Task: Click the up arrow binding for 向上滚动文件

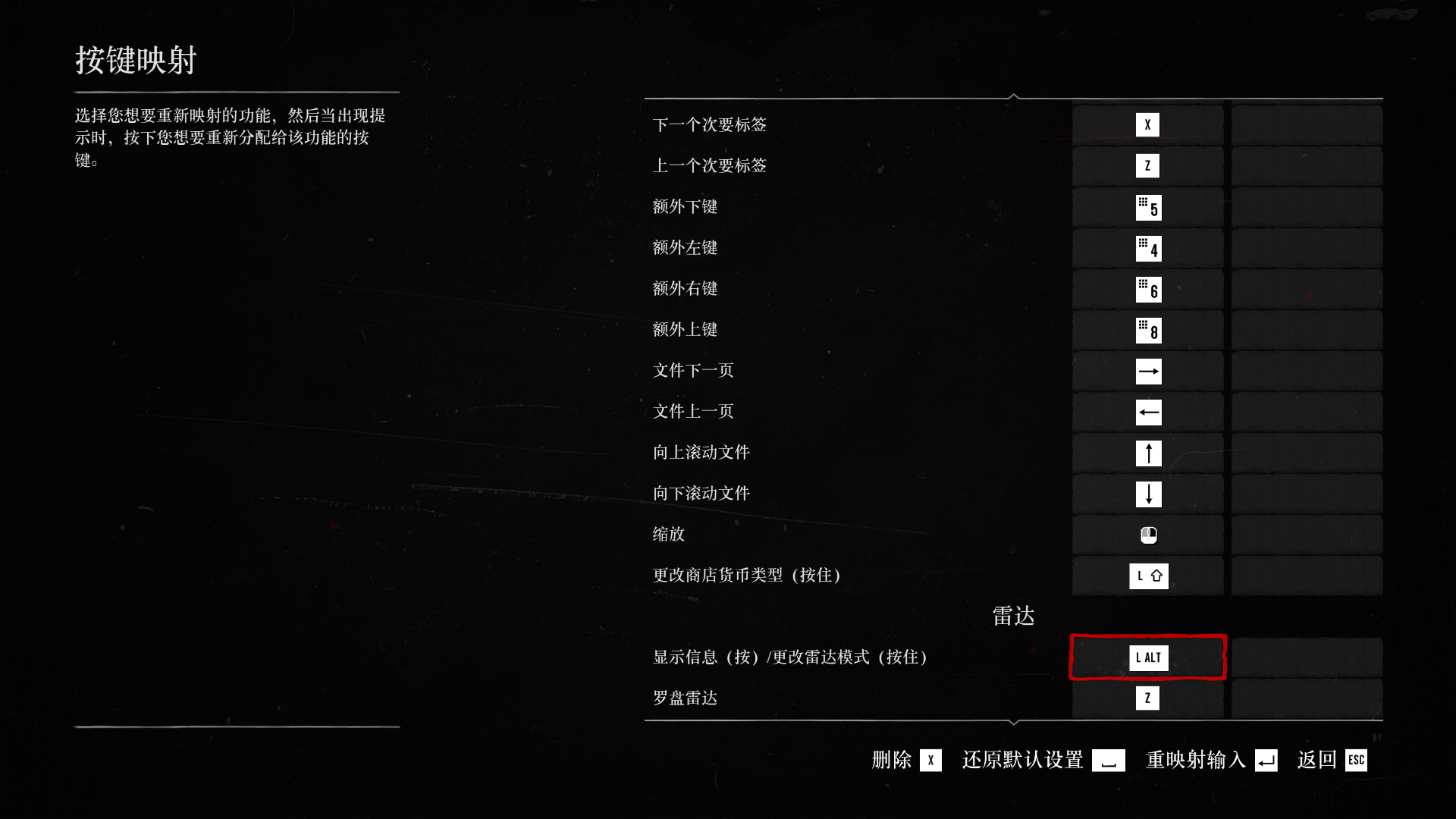Action: tap(1147, 452)
